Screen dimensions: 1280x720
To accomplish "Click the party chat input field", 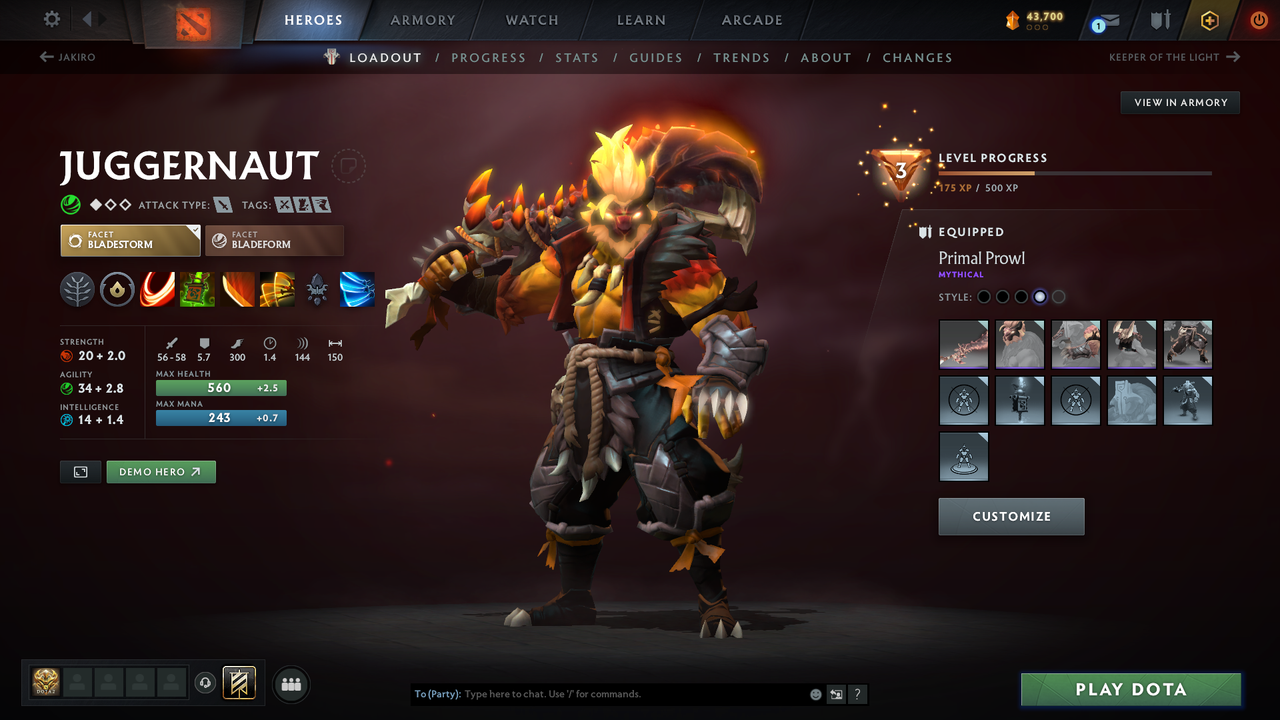I will (600, 693).
